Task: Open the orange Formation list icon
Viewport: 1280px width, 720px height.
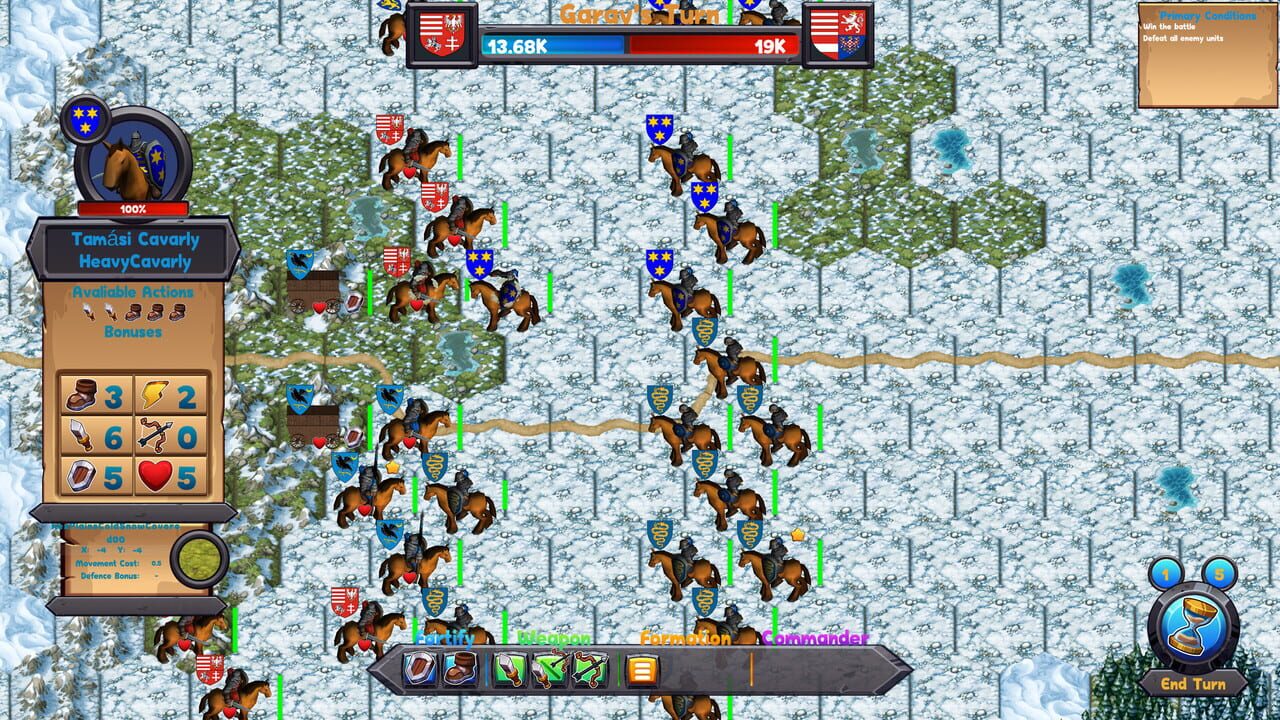Action: click(640, 667)
